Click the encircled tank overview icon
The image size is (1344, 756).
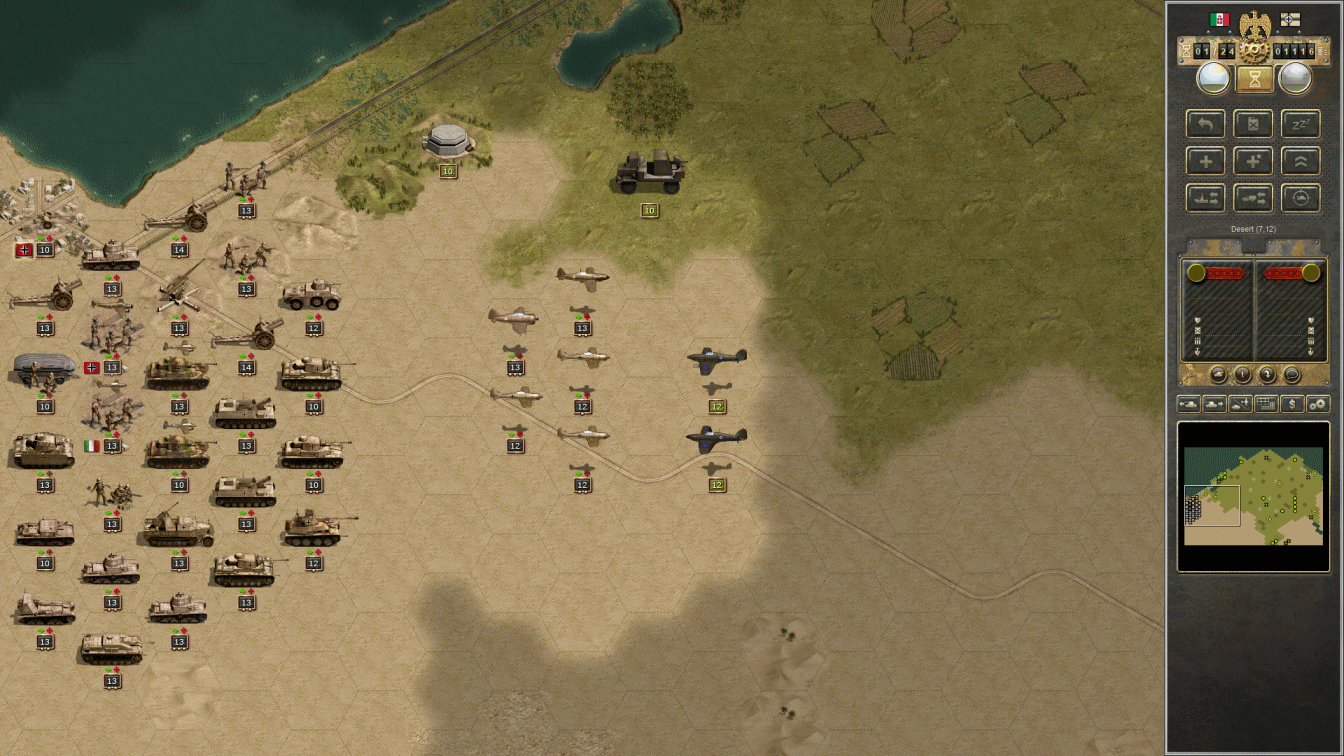click(1300, 198)
